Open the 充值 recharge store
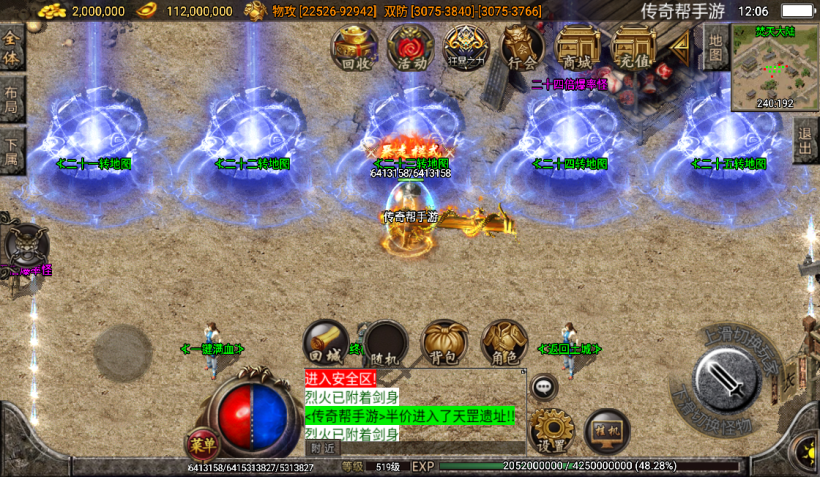Viewport: 820px width, 477px height. tap(634, 47)
